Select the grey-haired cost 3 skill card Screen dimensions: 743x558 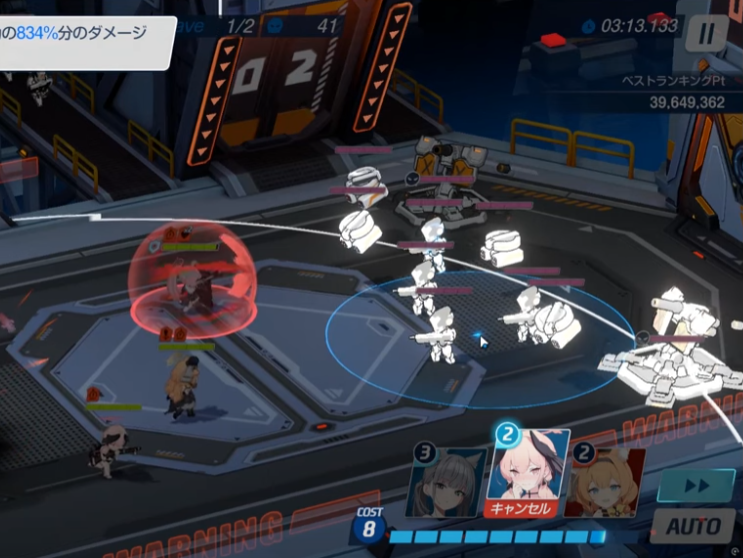coord(447,483)
